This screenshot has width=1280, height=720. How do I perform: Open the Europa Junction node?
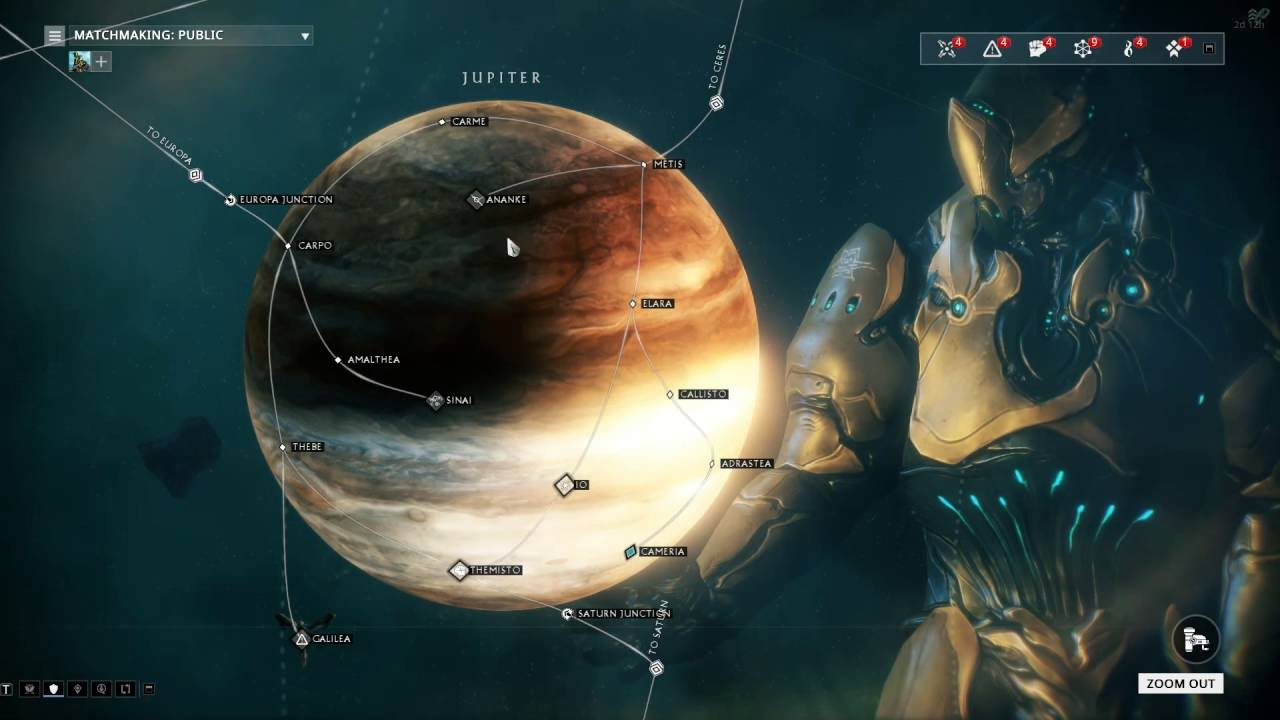coord(230,200)
